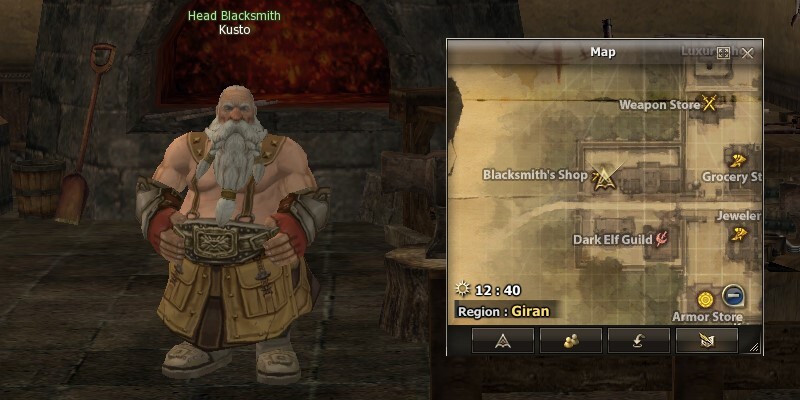Image resolution: width=800 pixels, height=400 pixels.
Task: Click the rightmost flag button on map toolbar
Action: point(706,341)
